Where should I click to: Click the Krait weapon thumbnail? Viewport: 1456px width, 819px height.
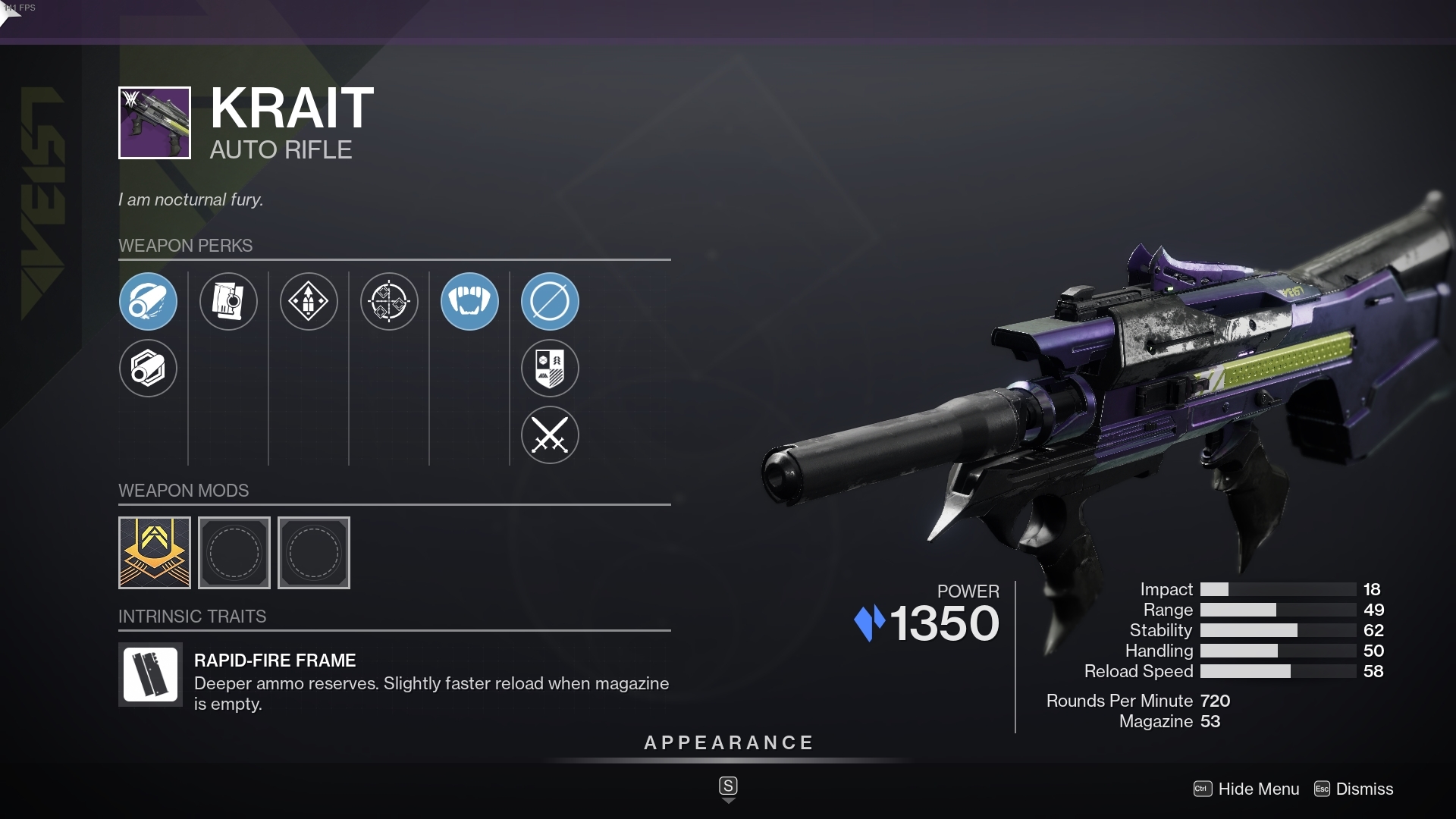[x=154, y=123]
